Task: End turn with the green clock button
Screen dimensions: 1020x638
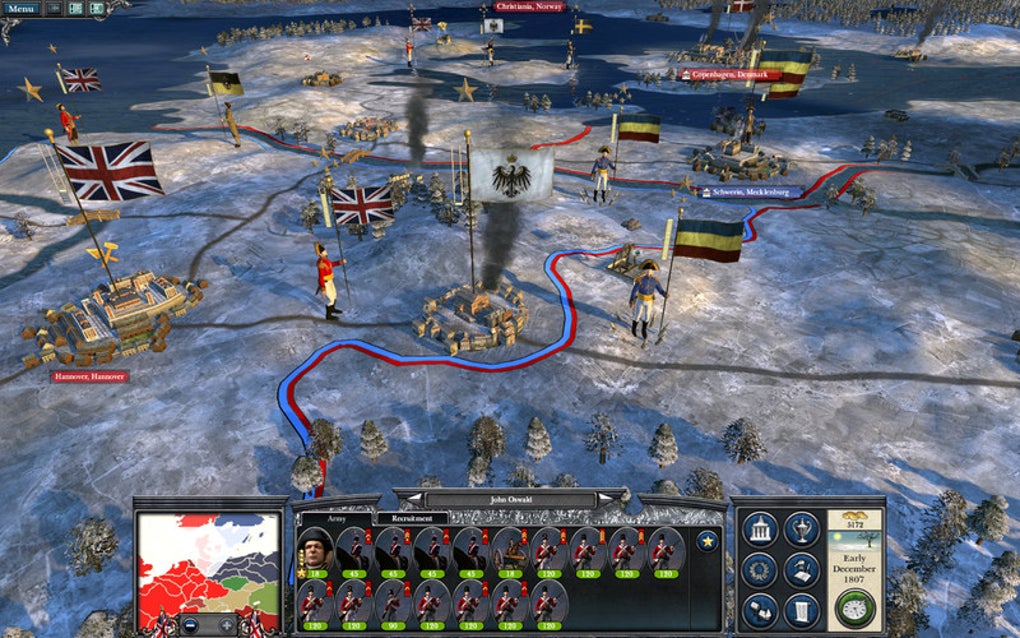Action: click(856, 607)
